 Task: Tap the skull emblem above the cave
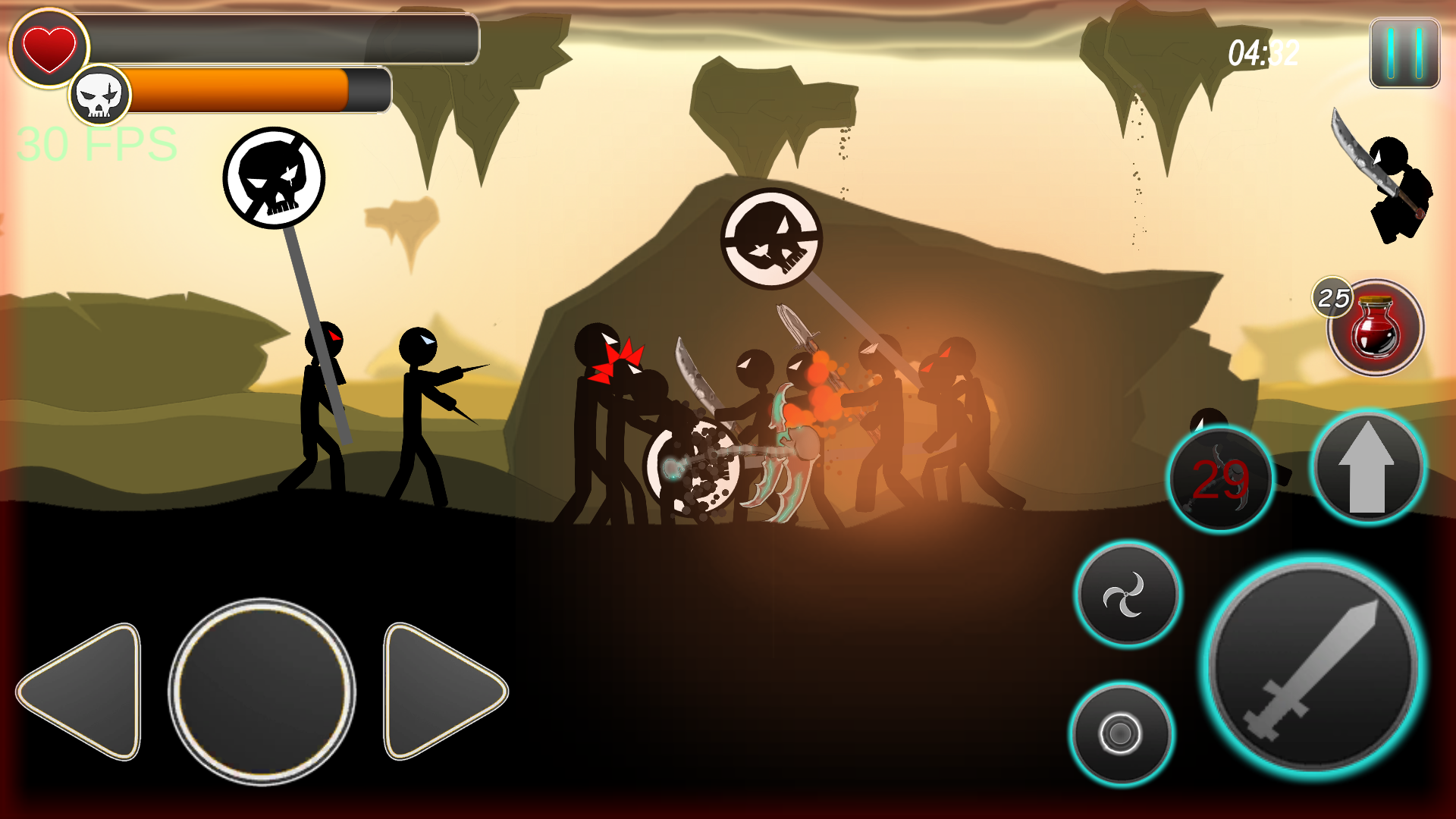pos(771,239)
